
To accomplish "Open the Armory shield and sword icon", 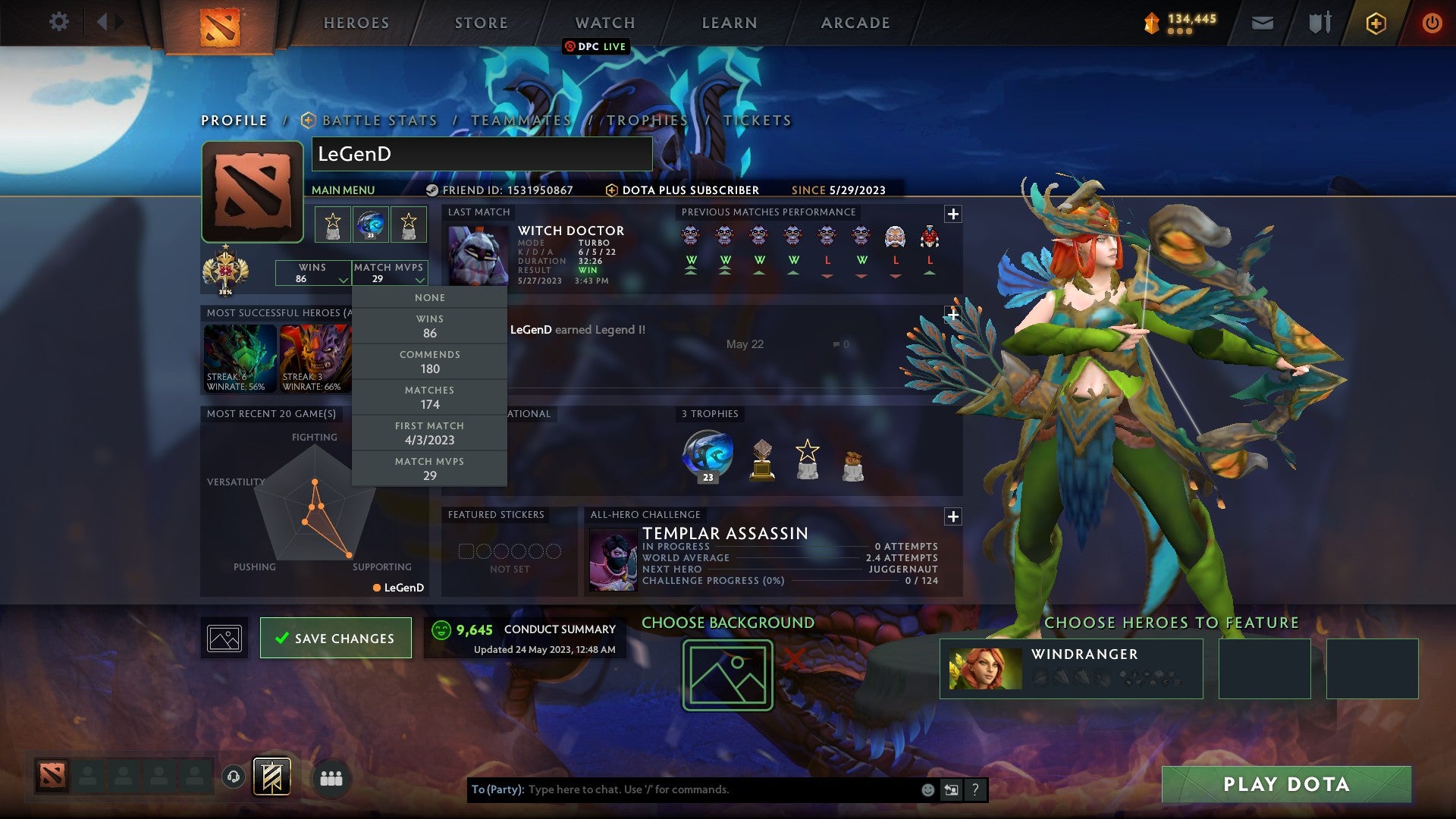I will [x=1319, y=22].
